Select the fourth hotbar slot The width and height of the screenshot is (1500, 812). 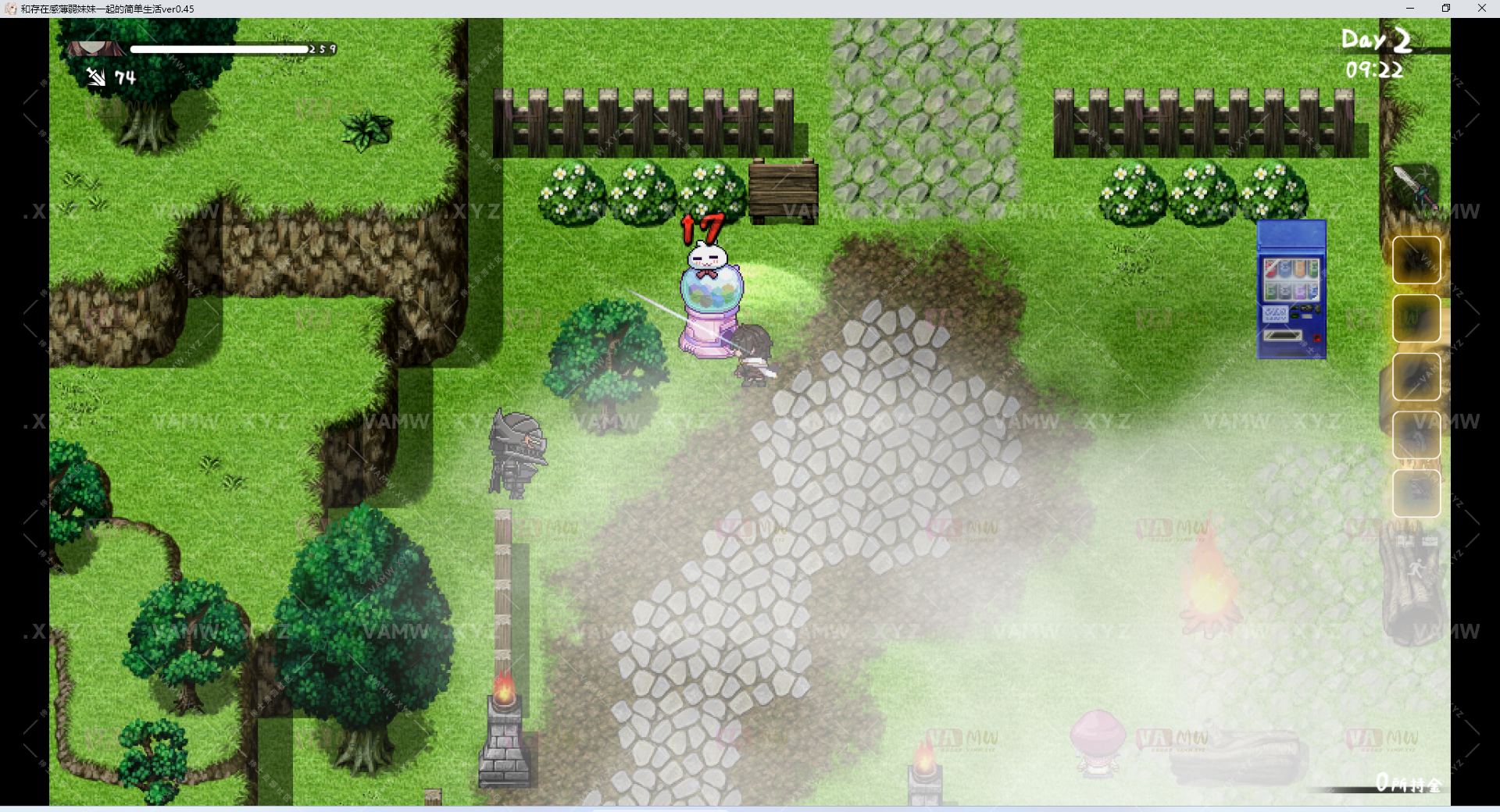(x=1416, y=429)
